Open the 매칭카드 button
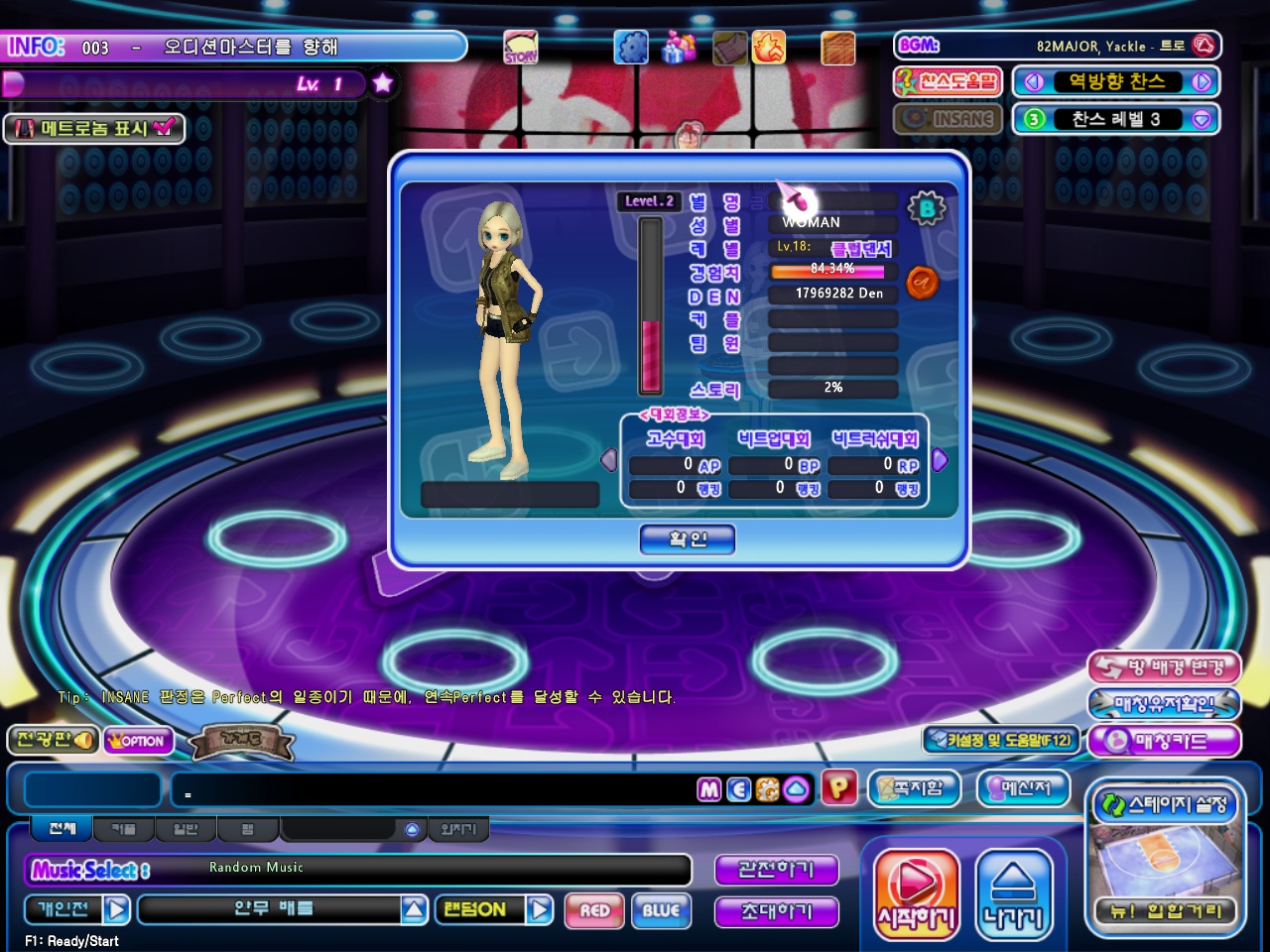The image size is (1270, 952). 1165,741
